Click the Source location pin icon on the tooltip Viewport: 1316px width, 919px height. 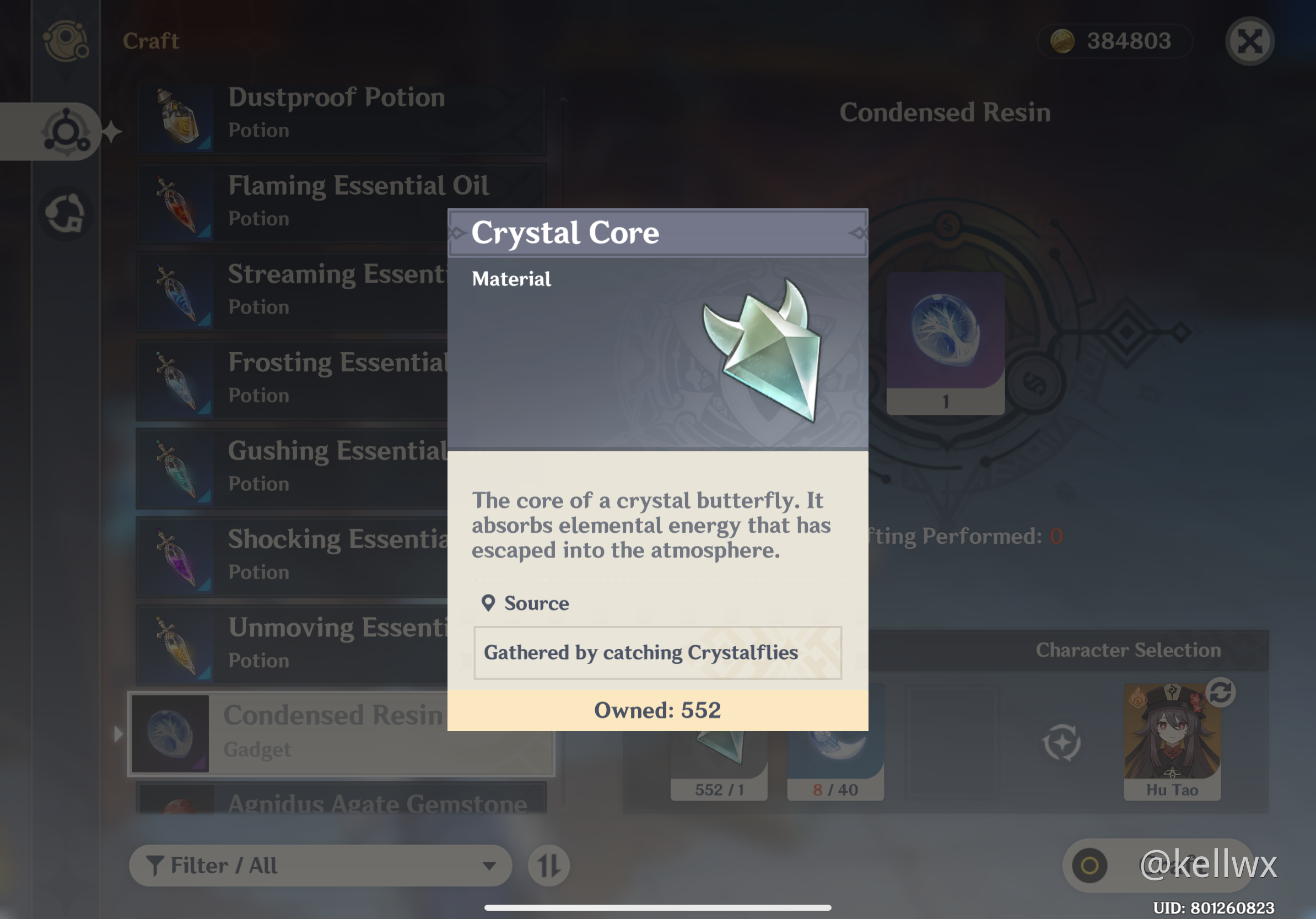488,603
